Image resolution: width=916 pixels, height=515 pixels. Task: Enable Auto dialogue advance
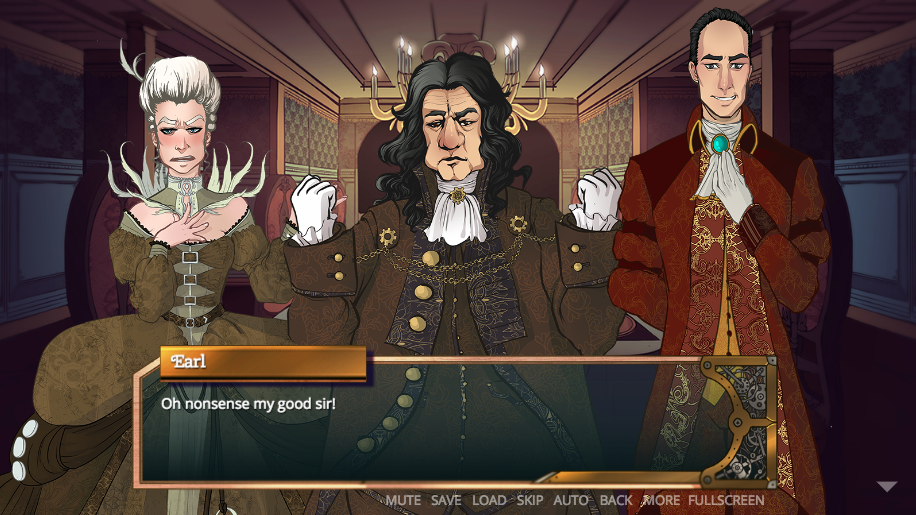click(x=571, y=500)
